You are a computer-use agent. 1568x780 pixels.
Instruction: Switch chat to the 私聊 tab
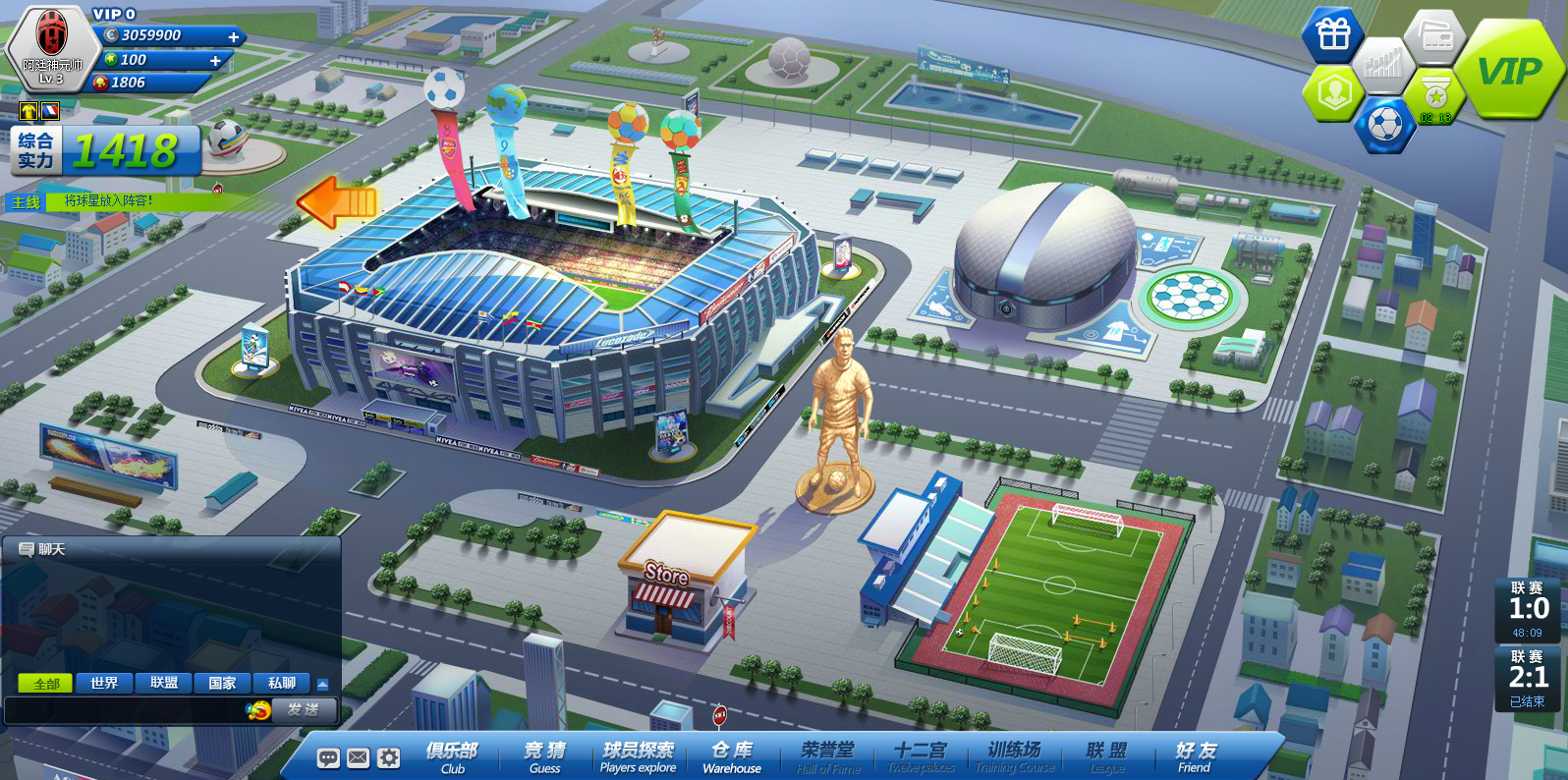pos(282,683)
